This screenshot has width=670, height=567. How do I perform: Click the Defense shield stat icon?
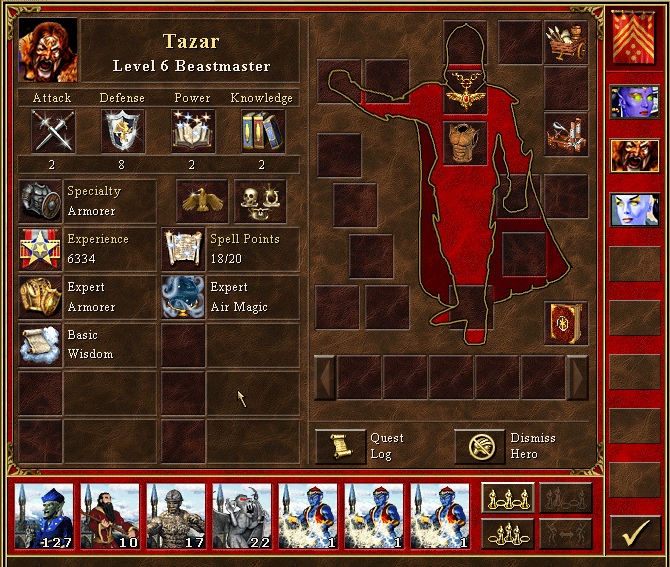click(123, 131)
